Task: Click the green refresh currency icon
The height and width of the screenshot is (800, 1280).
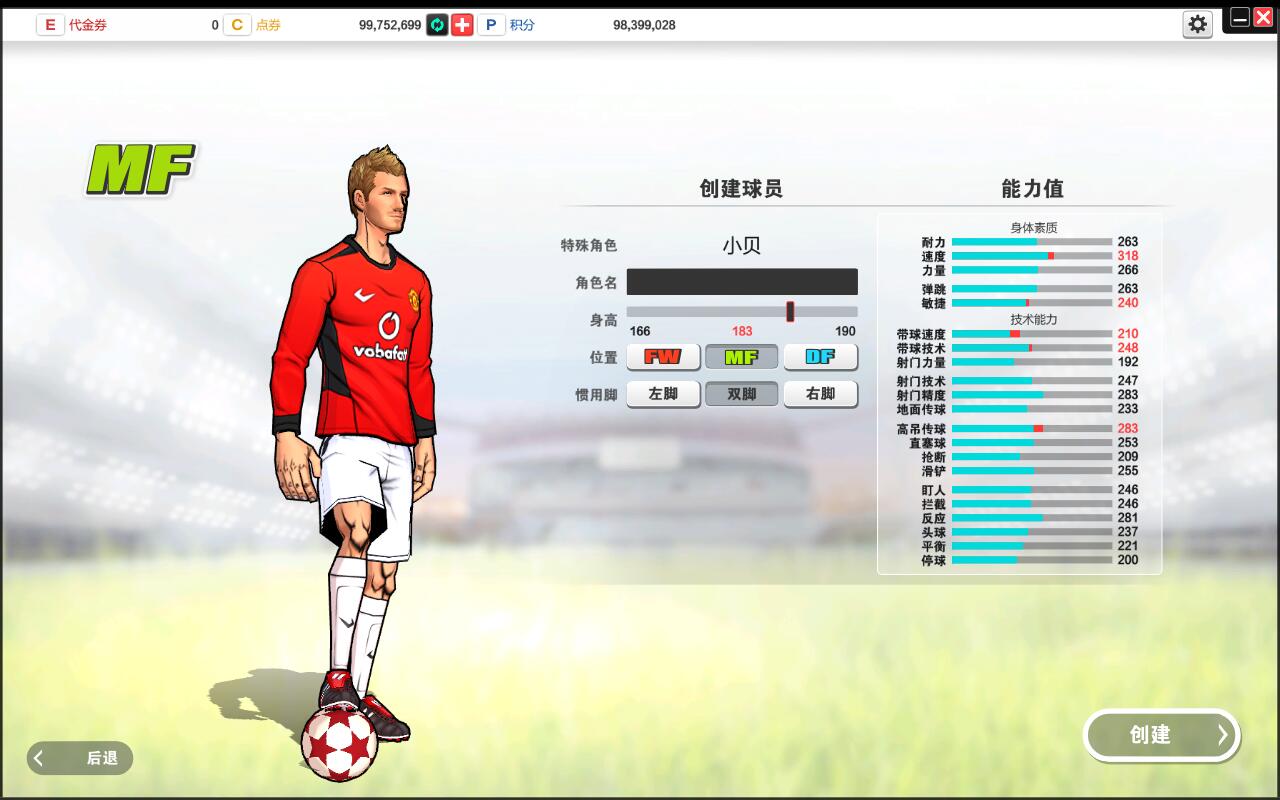Action: (436, 24)
